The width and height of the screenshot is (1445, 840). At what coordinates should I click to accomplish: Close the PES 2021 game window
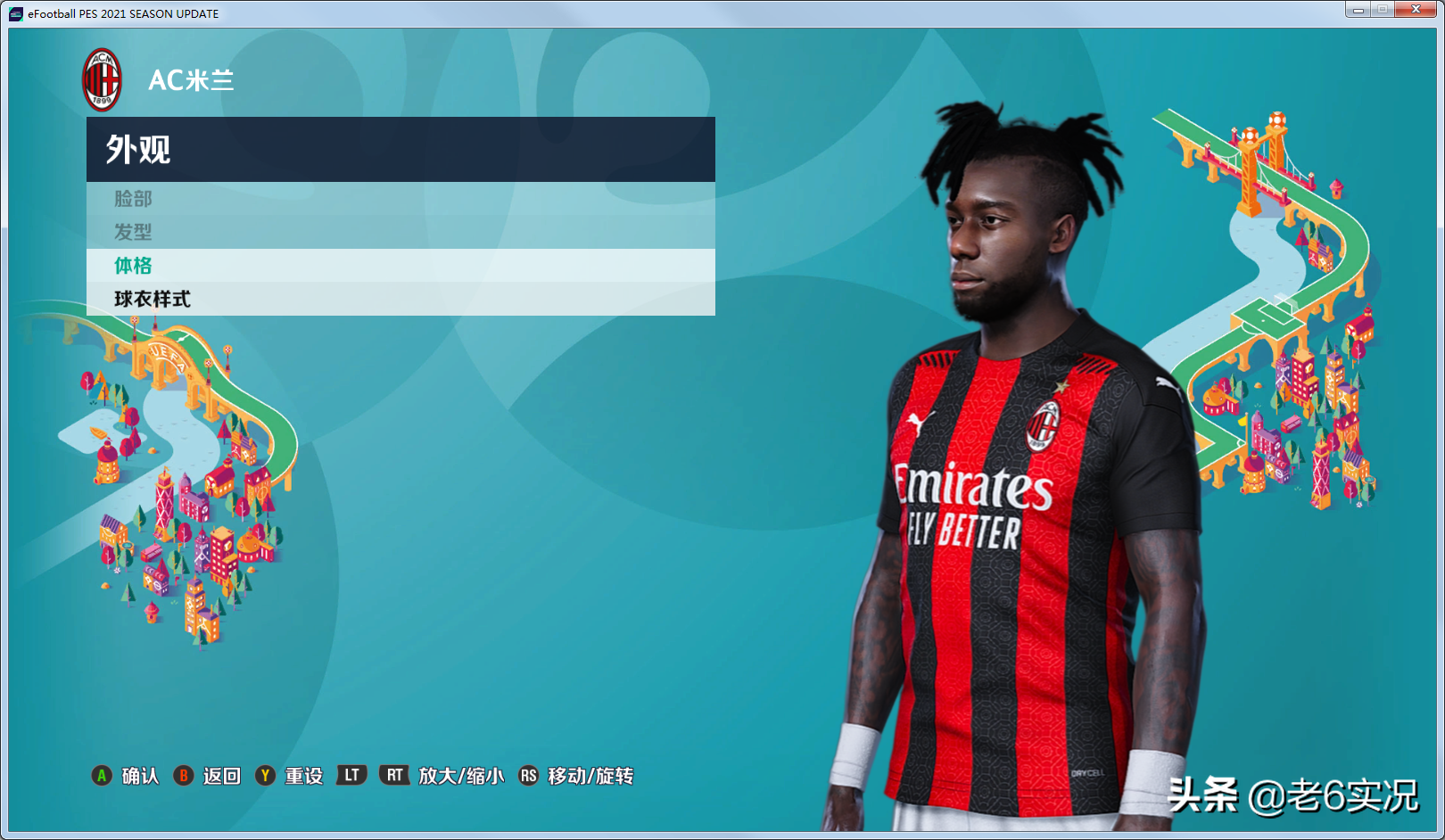click(1415, 10)
